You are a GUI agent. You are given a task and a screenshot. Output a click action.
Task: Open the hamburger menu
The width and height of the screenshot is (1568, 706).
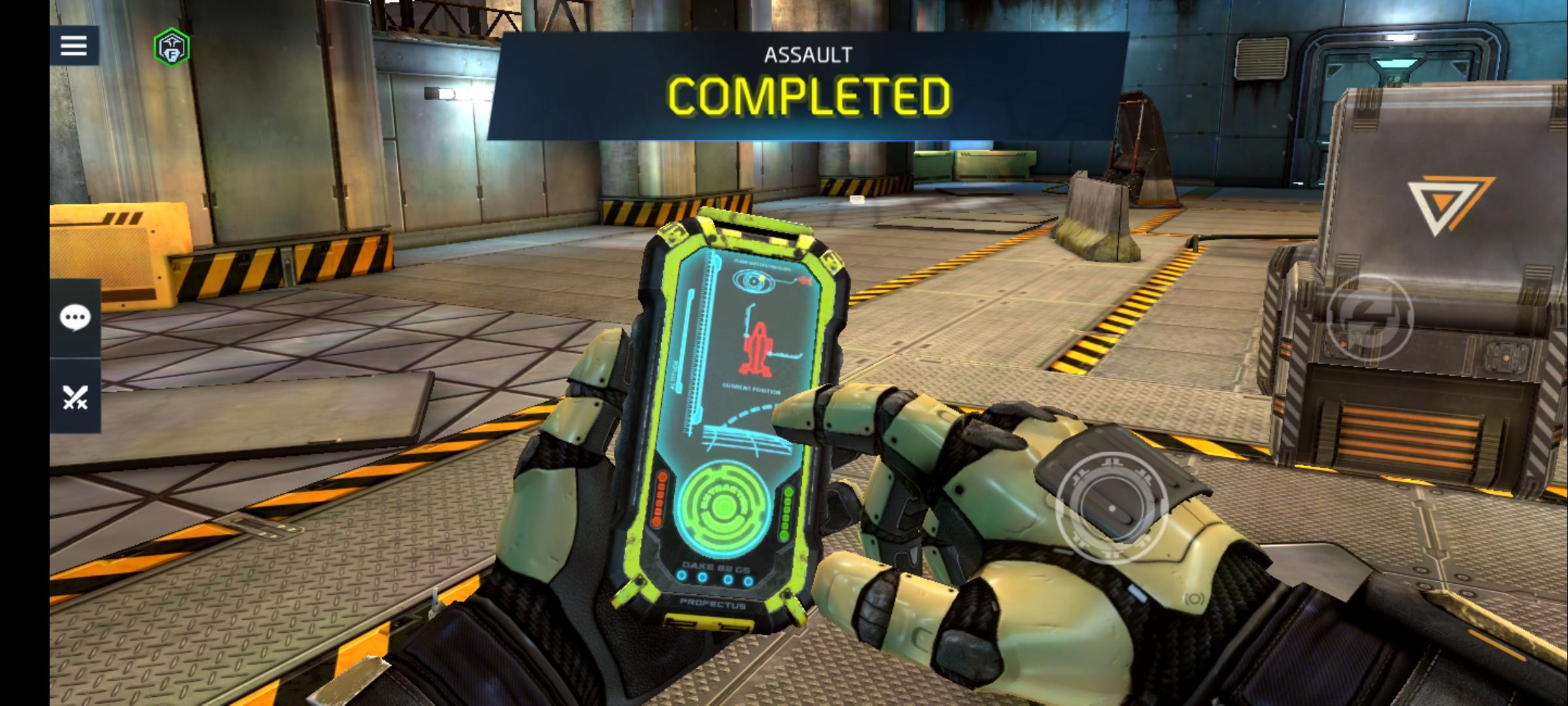coord(73,46)
